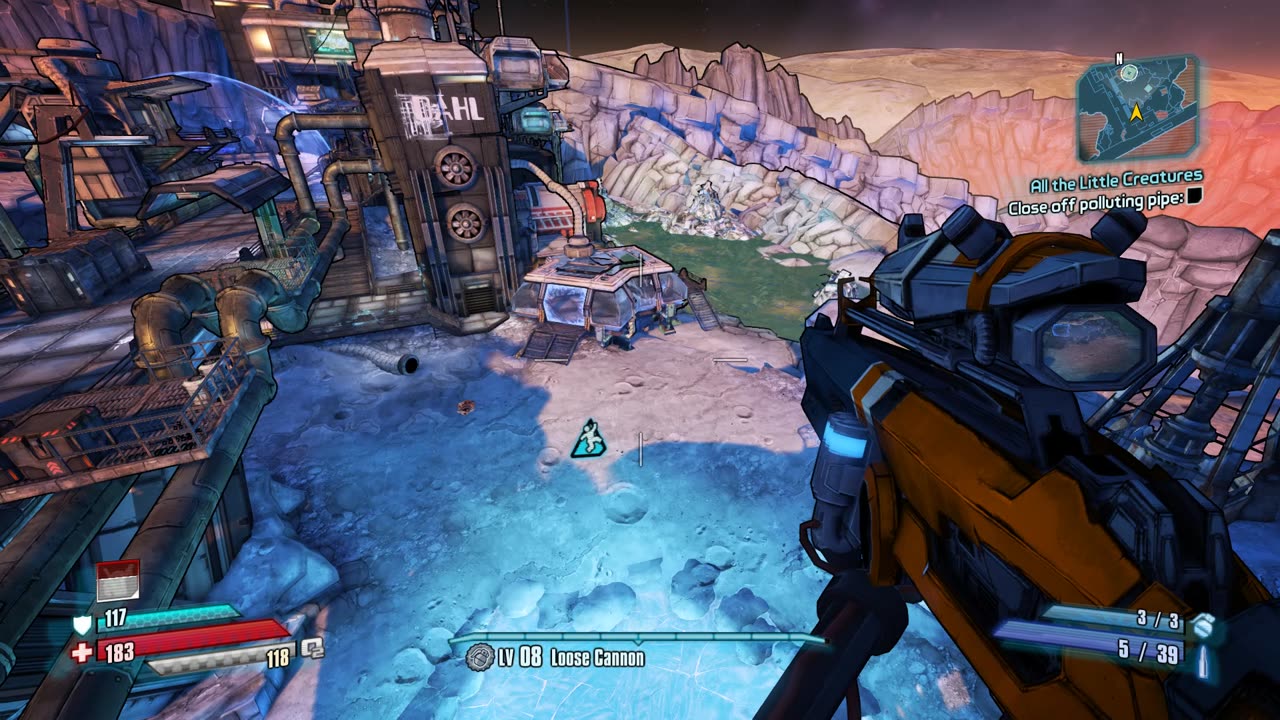1280x720 pixels.
Task: Click the grenade count icon
Action: tap(1204, 624)
